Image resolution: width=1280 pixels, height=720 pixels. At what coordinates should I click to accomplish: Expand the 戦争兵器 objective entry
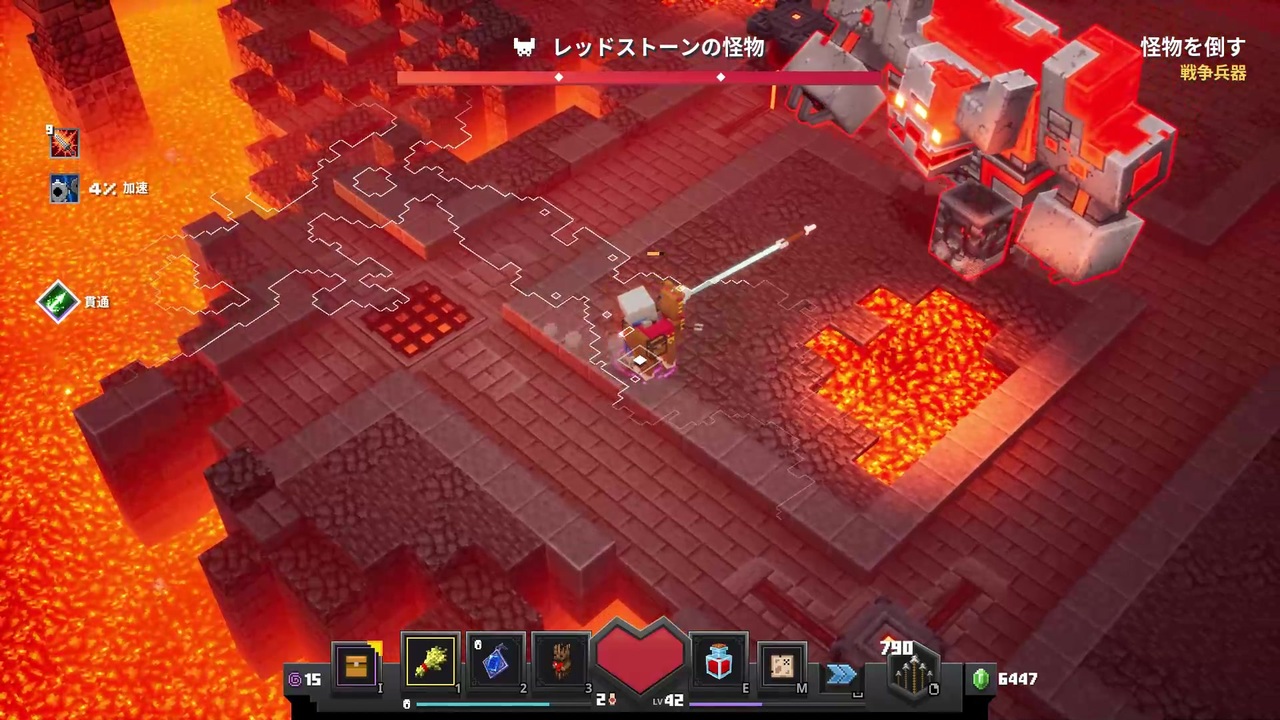click(x=1213, y=74)
